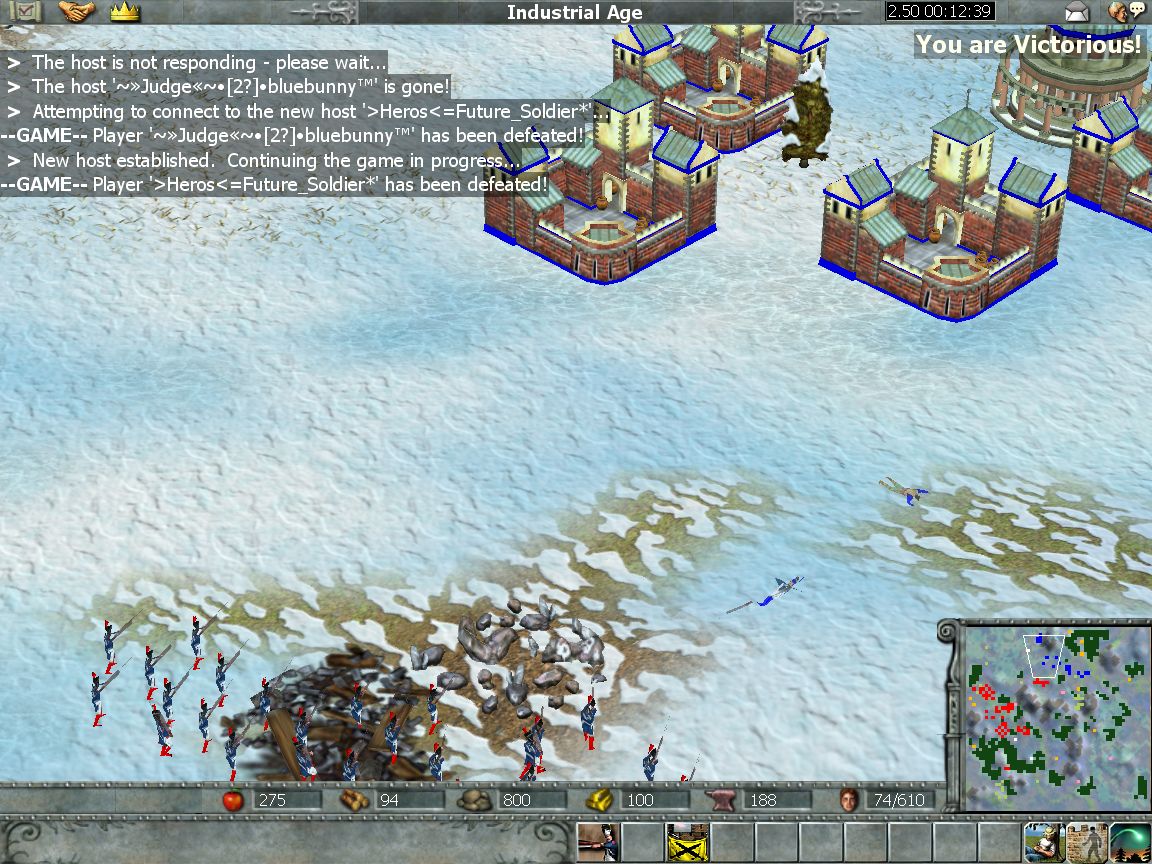The width and height of the screenshot is (1152, 864).
Task: Open the envelope messages icon
Action: [x=1076, y=12]
